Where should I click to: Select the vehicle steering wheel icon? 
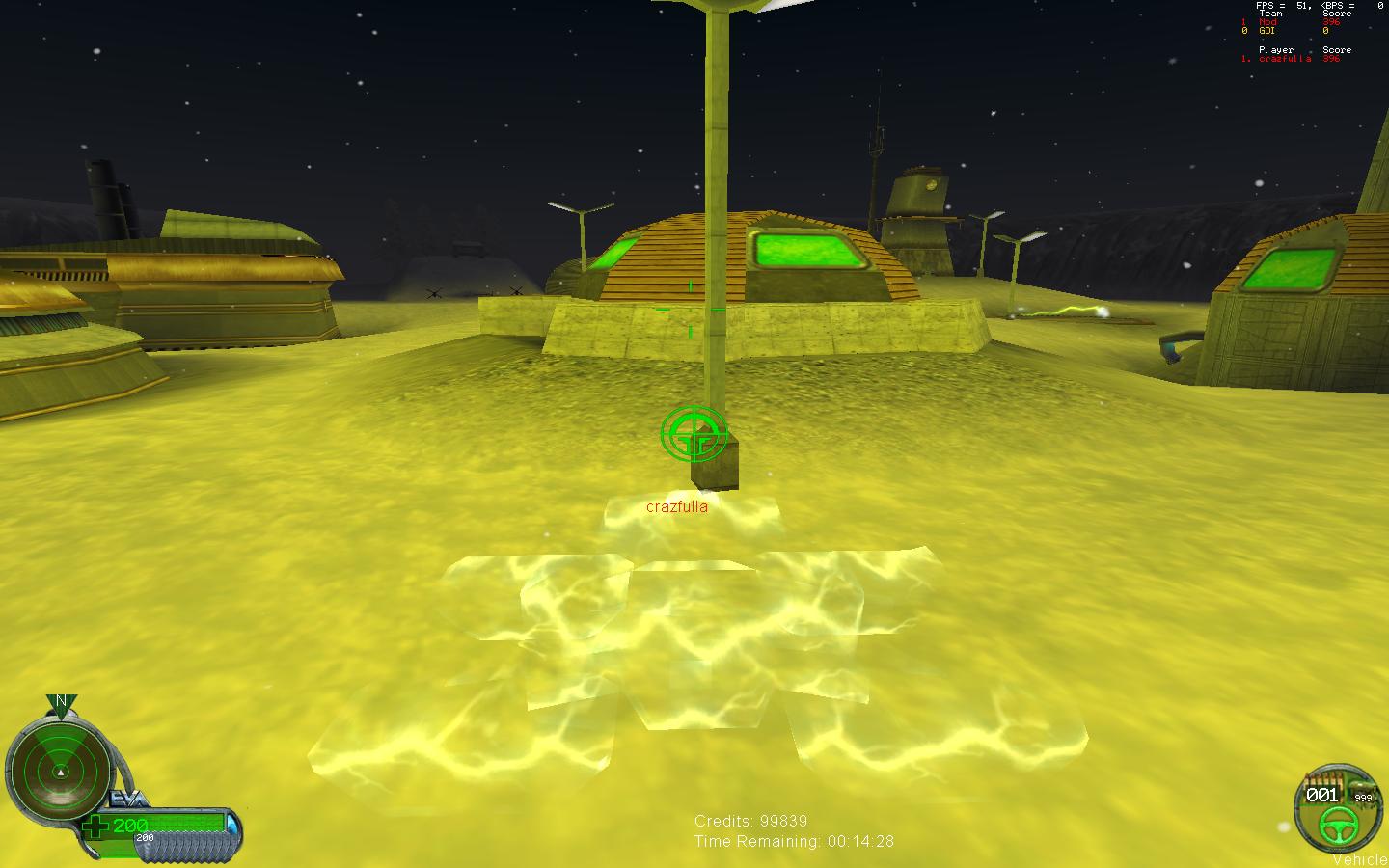pyautogui.click(x=1337, y=823)
